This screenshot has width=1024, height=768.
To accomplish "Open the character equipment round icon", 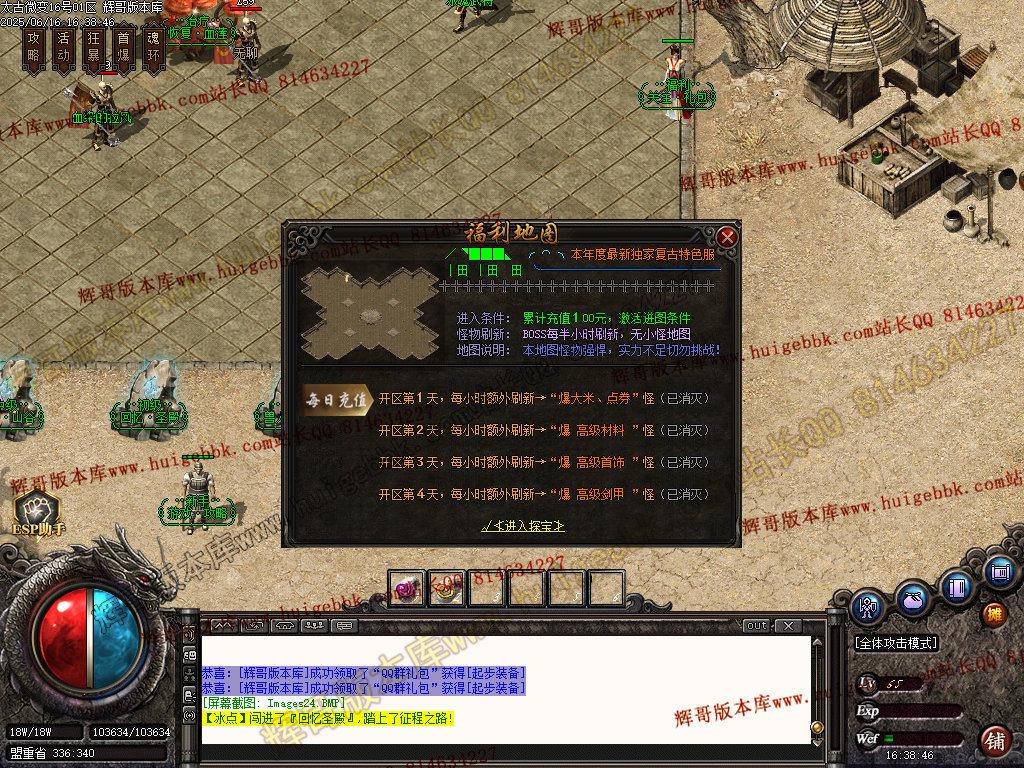I will click(868, 605).
